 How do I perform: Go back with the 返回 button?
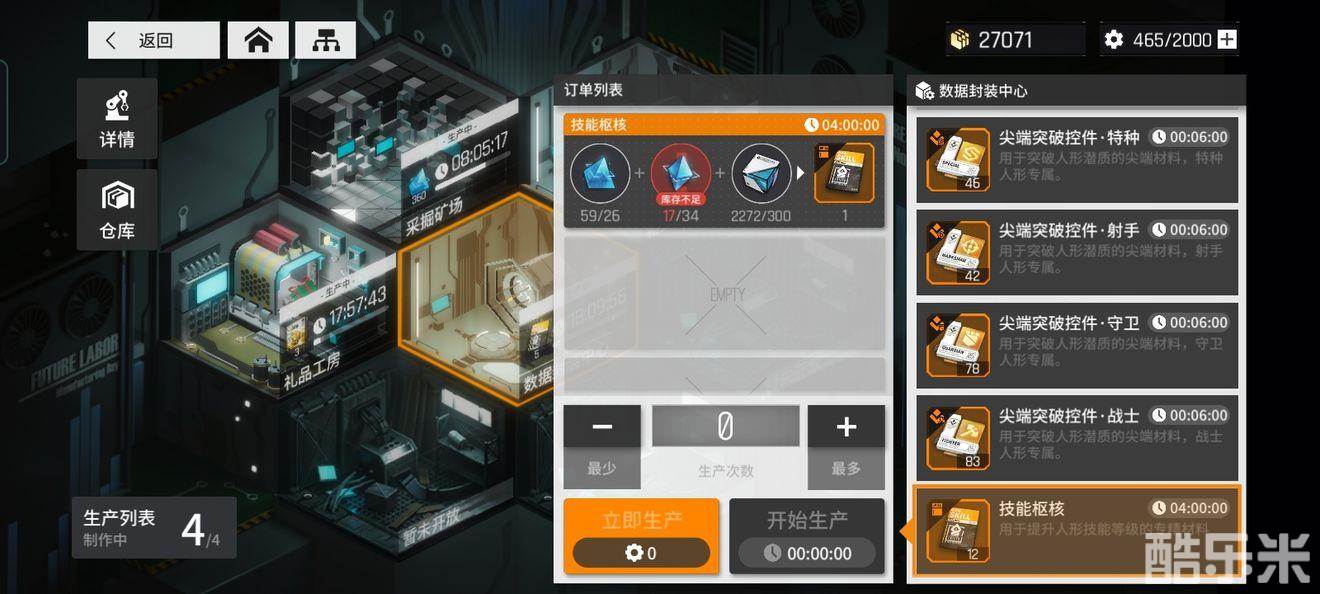coord(153,40)
